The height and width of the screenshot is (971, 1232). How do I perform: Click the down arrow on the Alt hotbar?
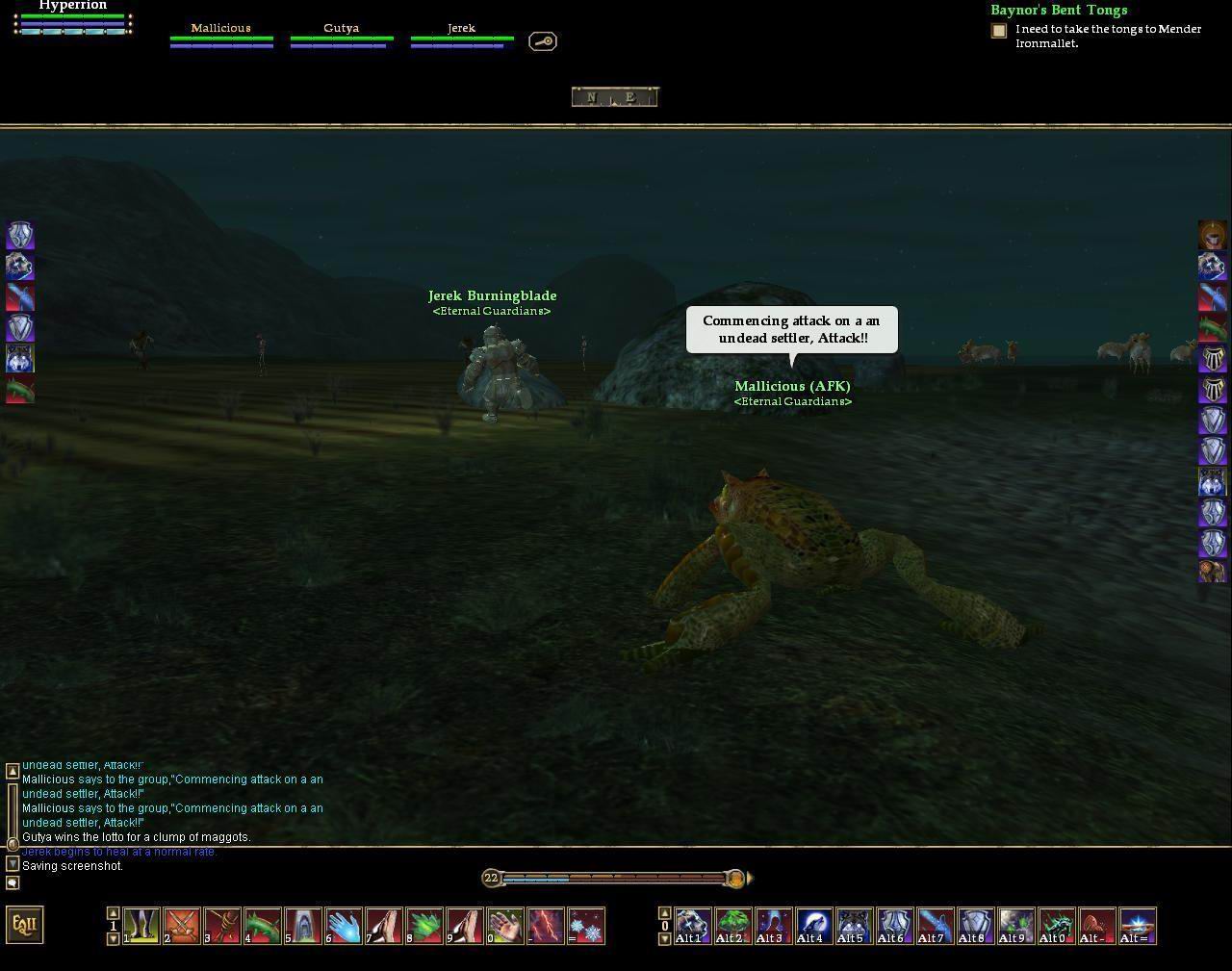pyautogui.click(x=664, y=938)
